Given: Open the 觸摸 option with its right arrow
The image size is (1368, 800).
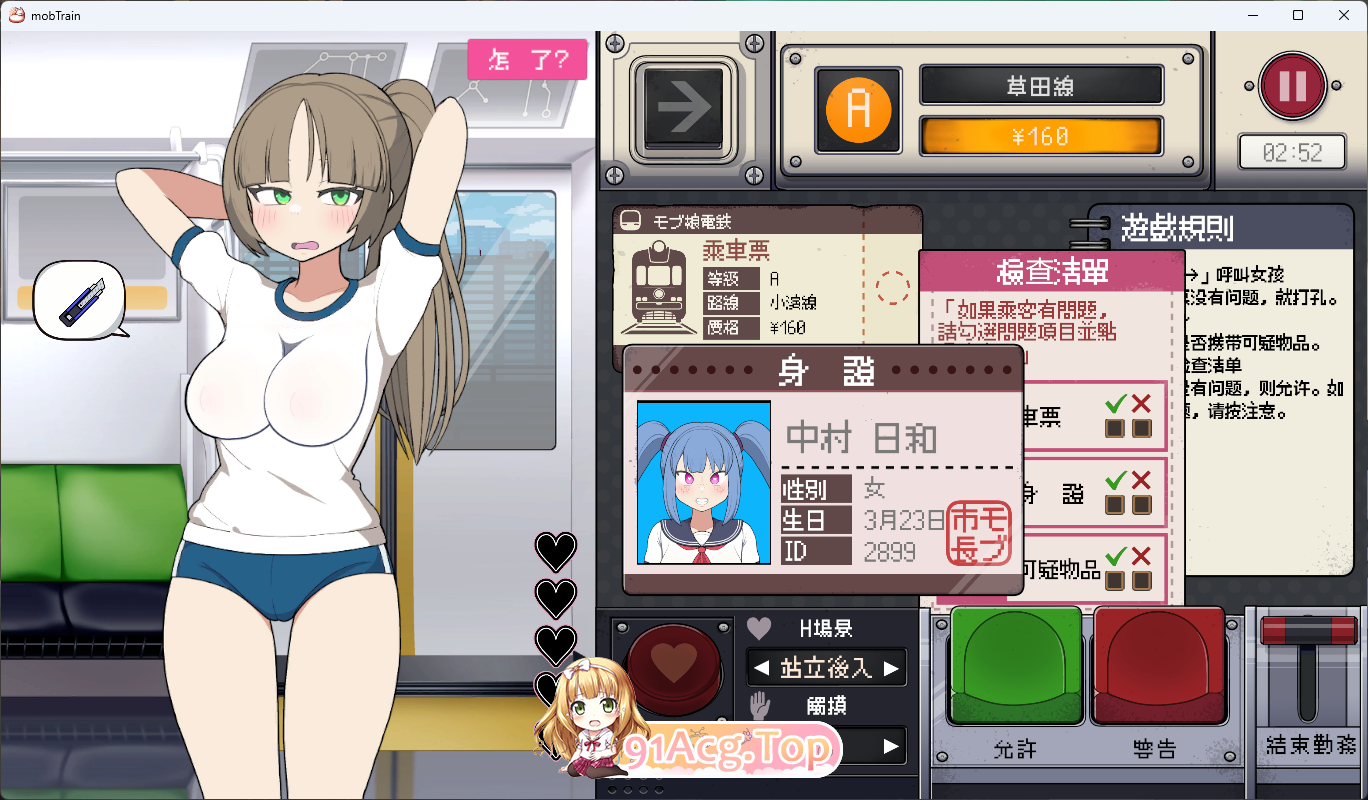Looking at the screenshot, I should click(893, 746).
